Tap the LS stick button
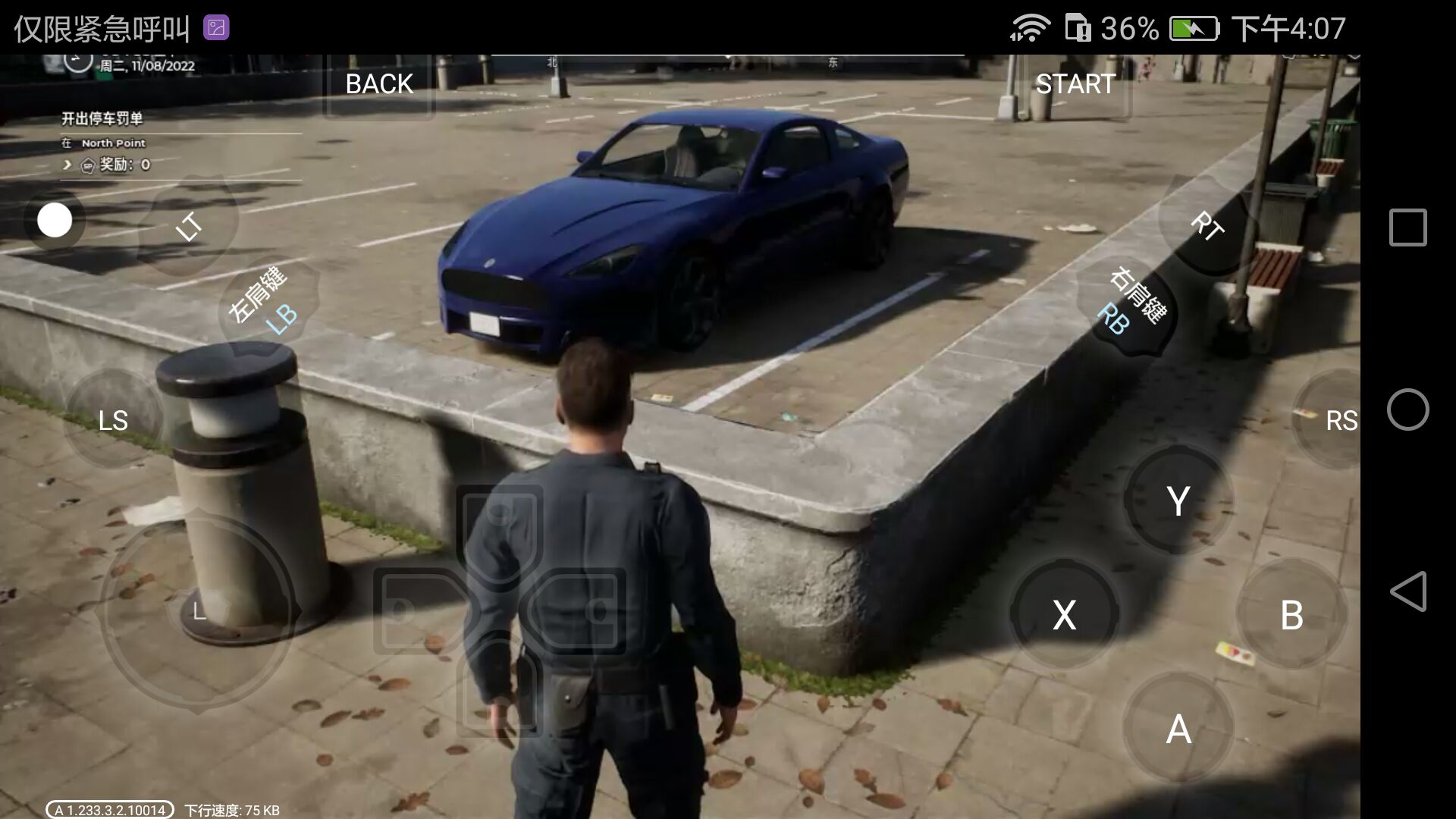This screenshot has height=819, width=1456. click(113, 420)
